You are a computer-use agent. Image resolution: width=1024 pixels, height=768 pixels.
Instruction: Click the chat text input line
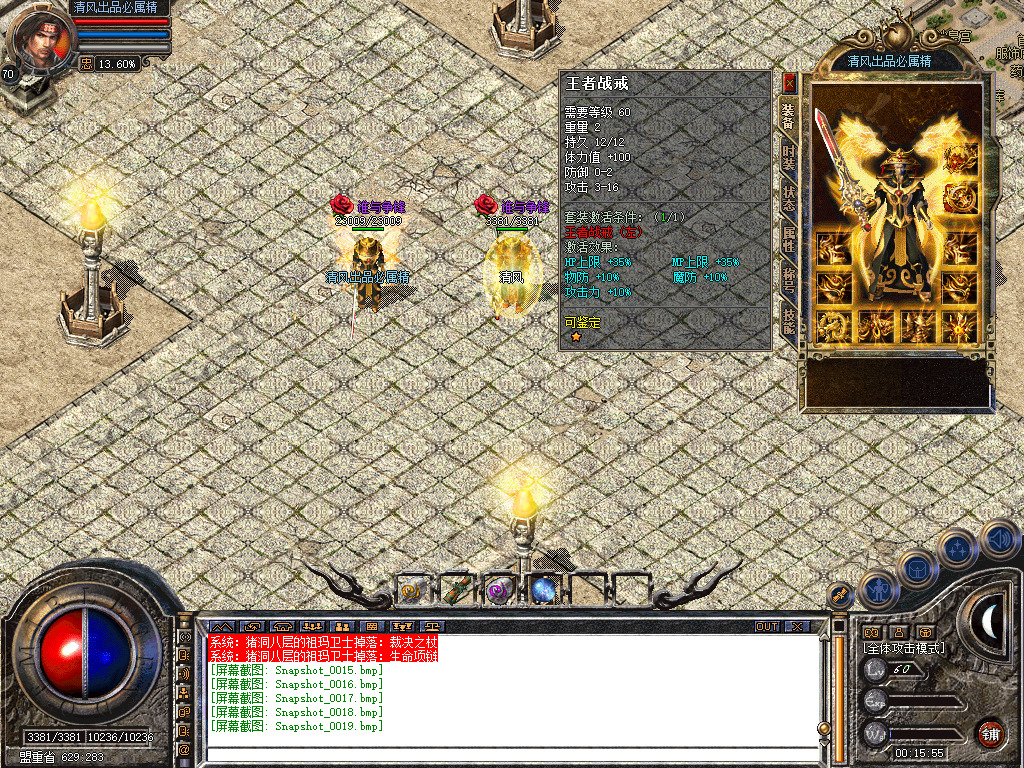(x=510, y=753)
